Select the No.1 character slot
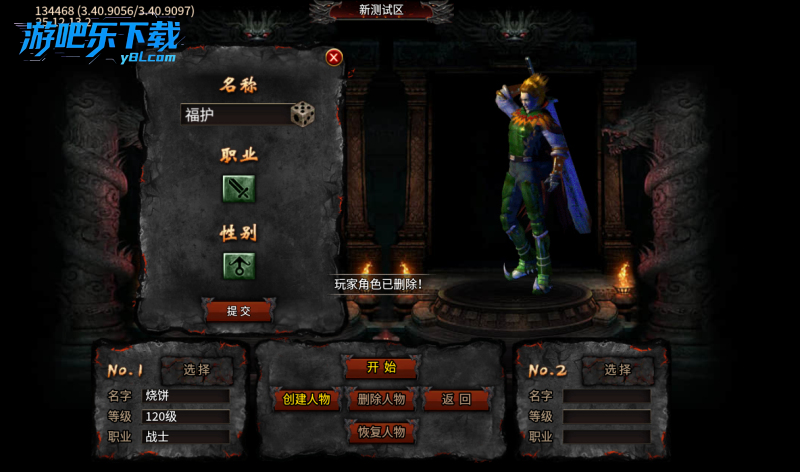The height and width of the screenshot is (472, 800). pos(197,370)
